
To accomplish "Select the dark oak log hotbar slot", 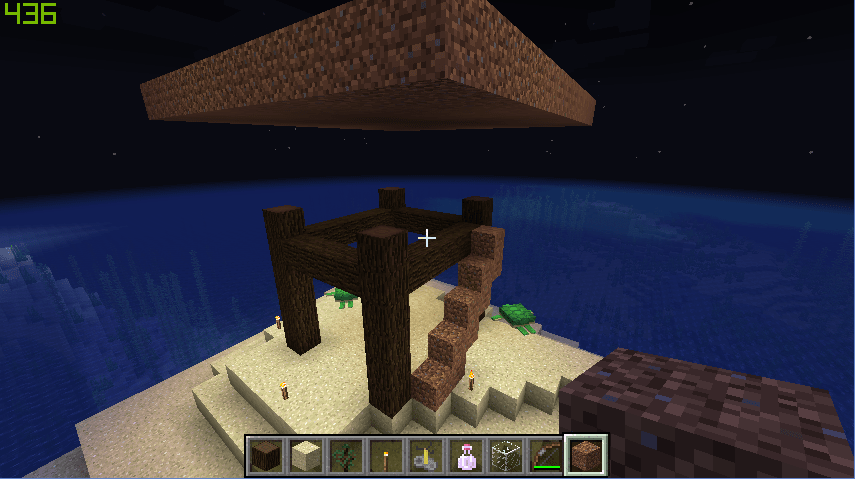I will [267, 456].
